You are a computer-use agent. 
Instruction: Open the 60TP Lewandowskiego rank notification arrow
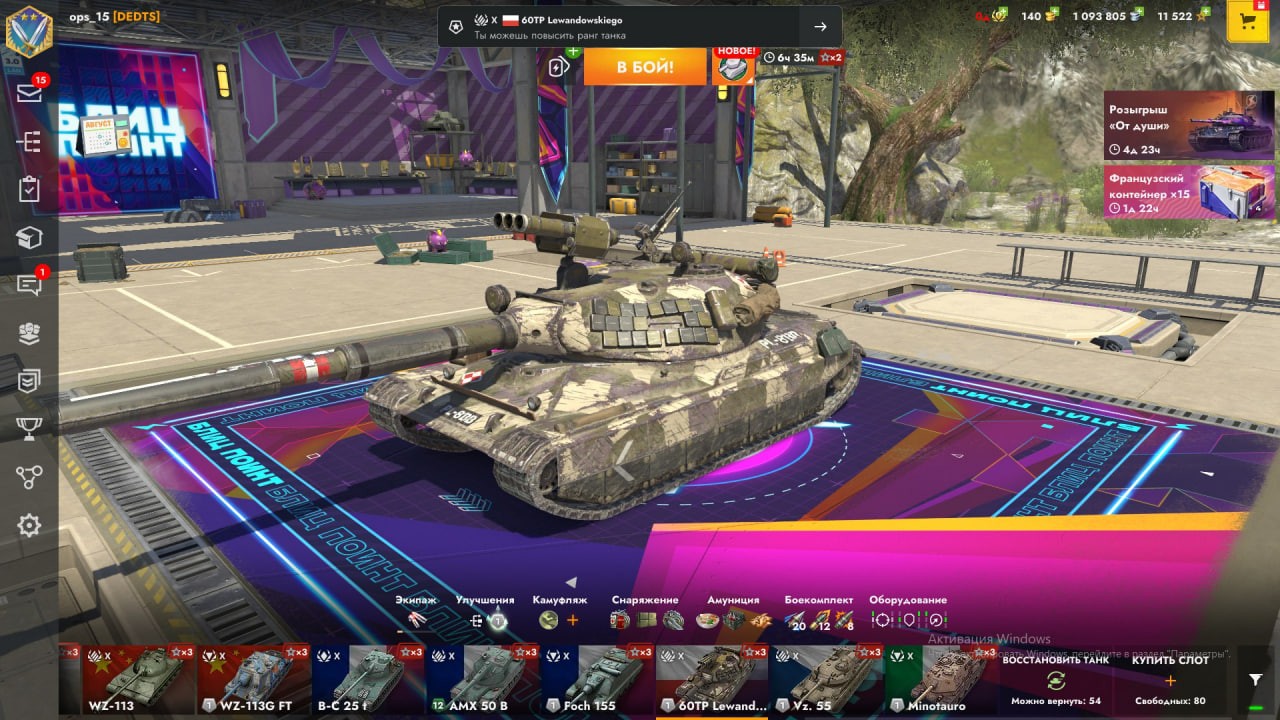click(820, 27)
